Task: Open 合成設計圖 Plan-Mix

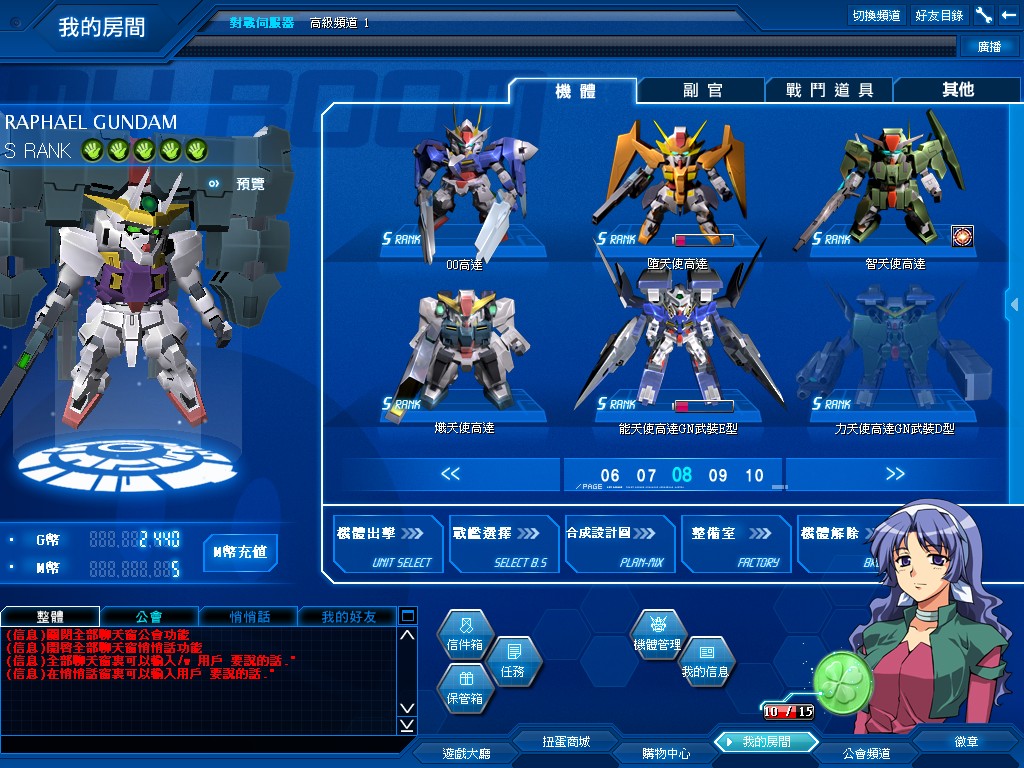Action: [620, 545]
